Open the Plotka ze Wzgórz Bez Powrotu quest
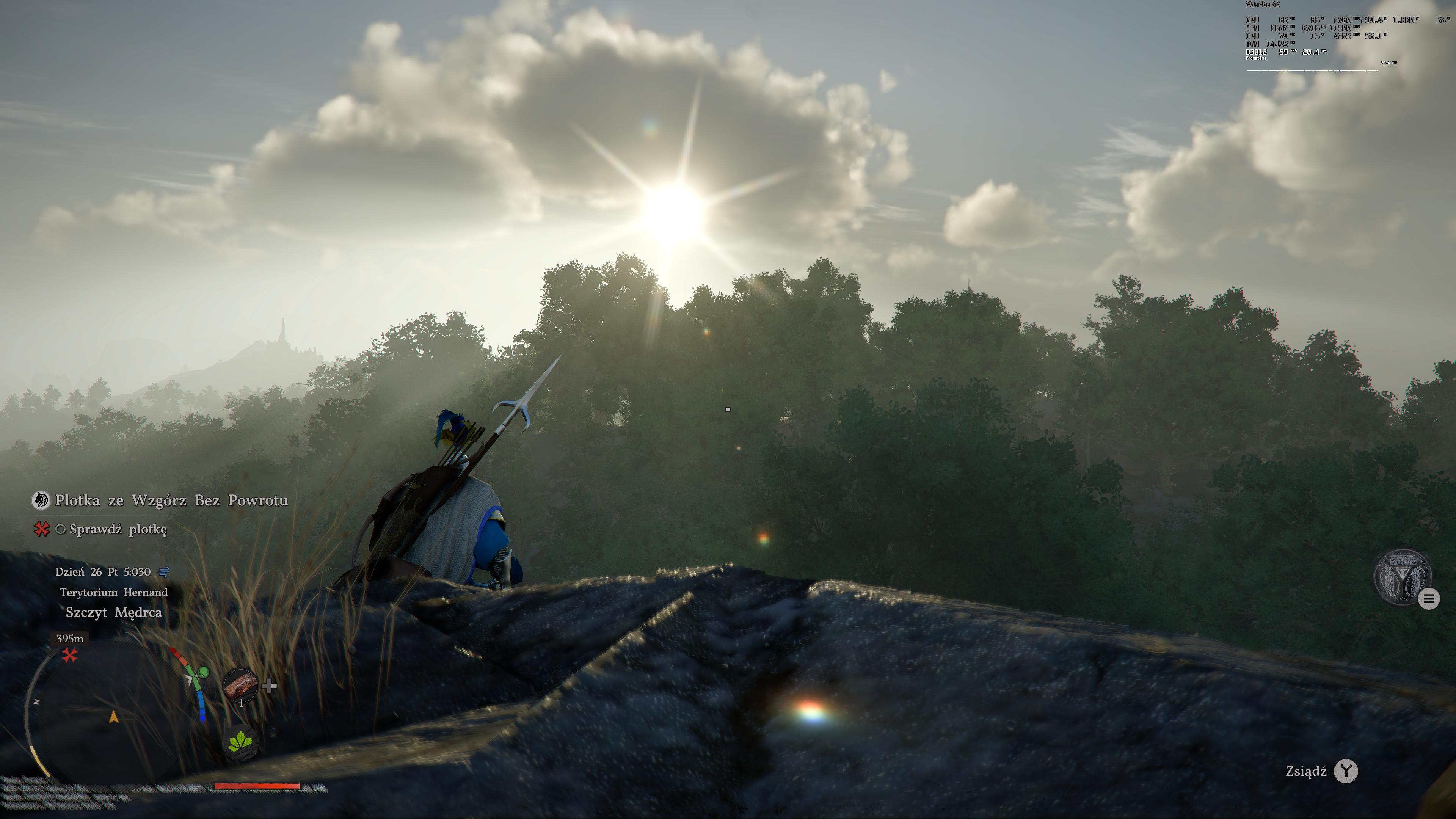The width and height of the screenshot is (1456, 819). [x=171, y=501]
